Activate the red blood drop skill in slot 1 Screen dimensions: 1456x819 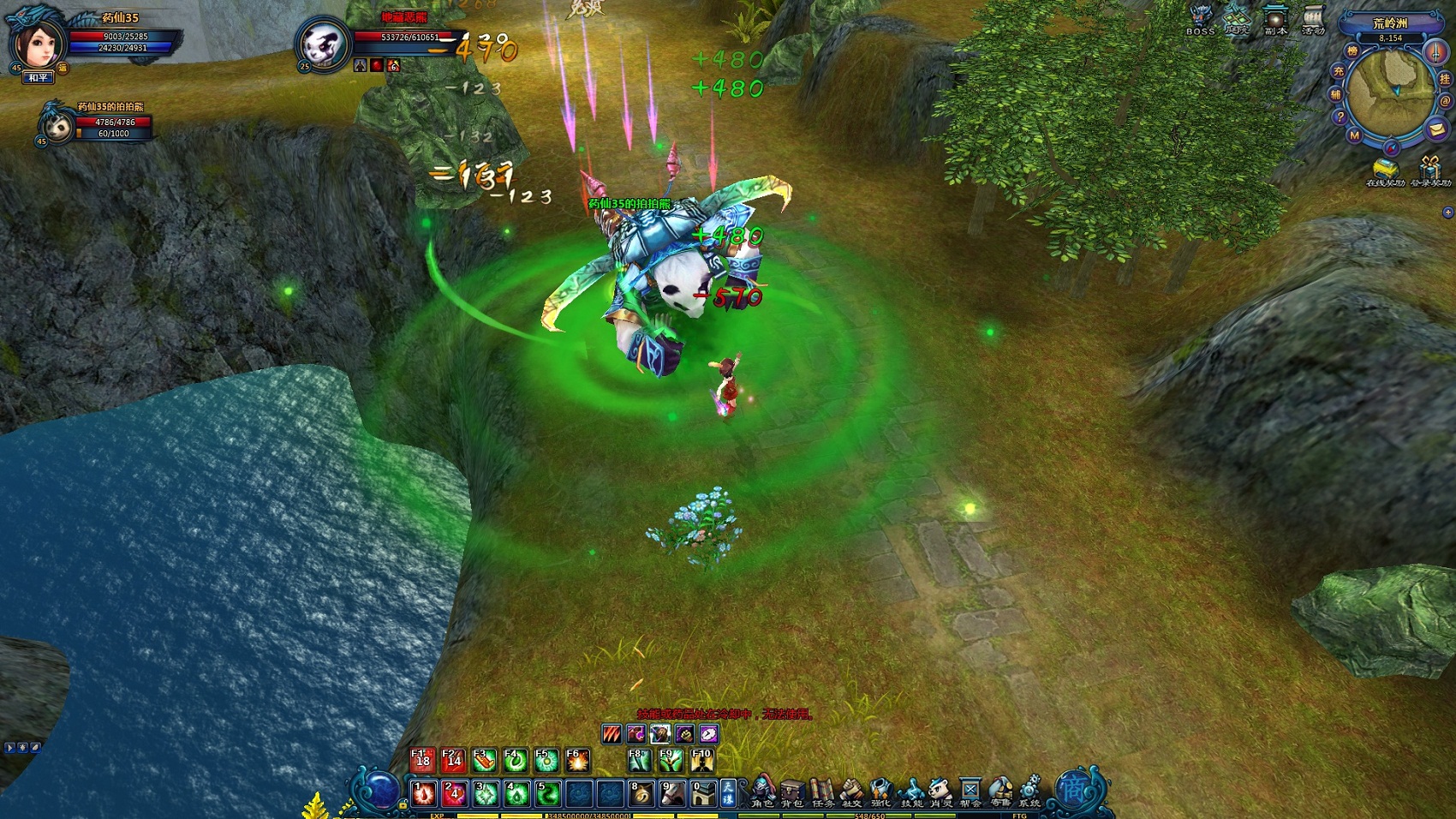424,794
